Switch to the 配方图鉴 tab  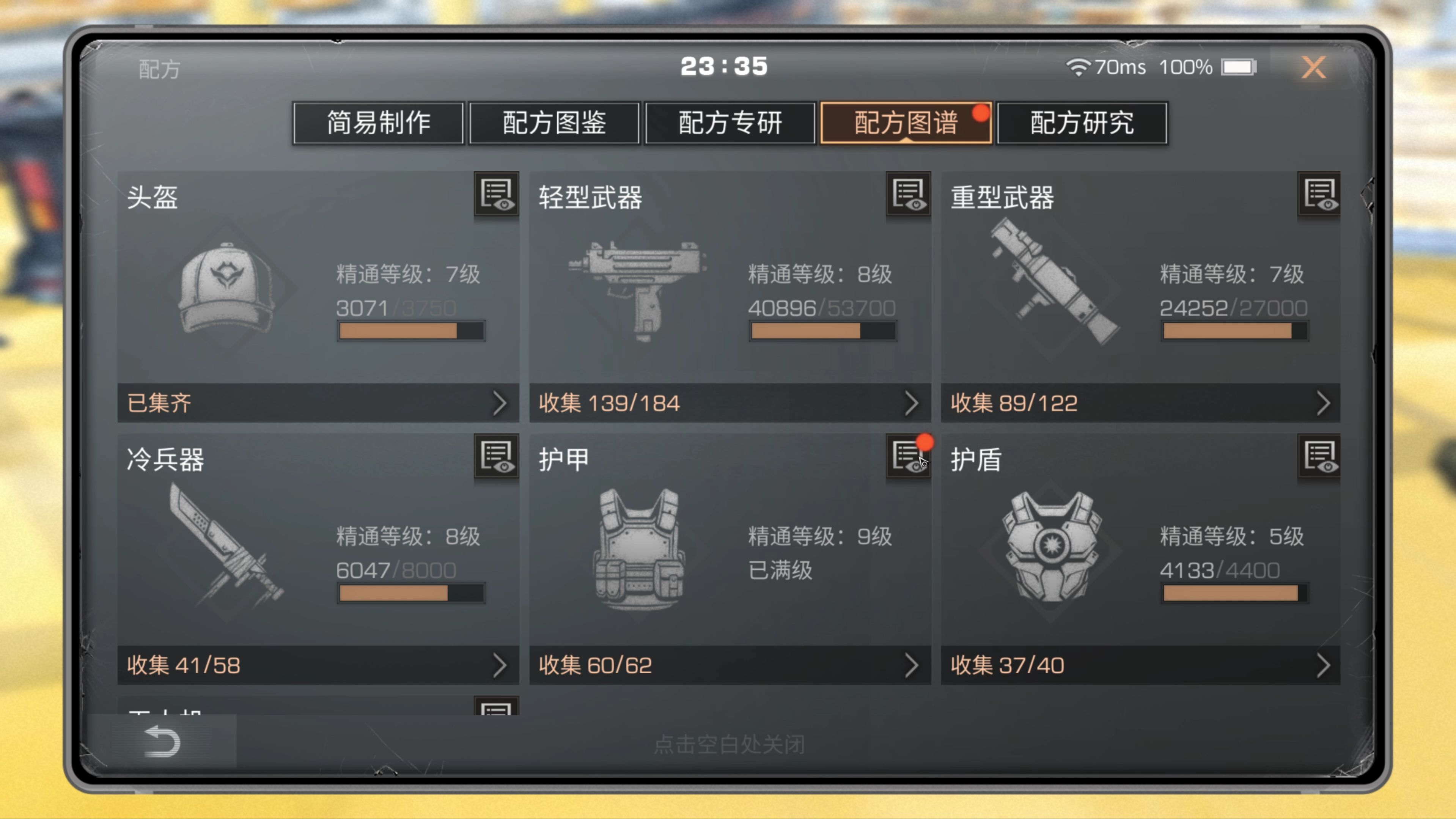click(553, 123)
